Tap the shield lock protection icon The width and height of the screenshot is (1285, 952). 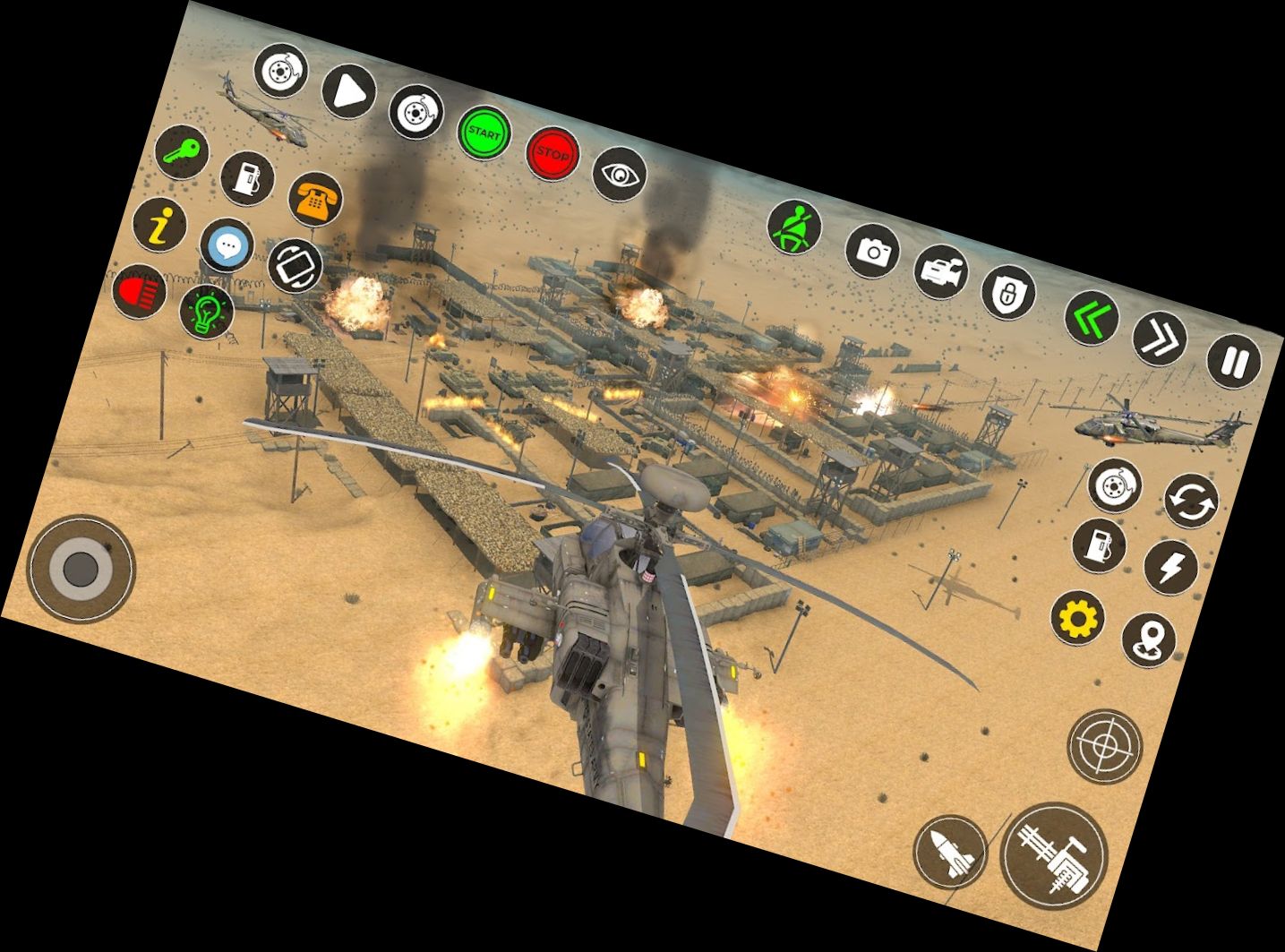(1009, 293)
